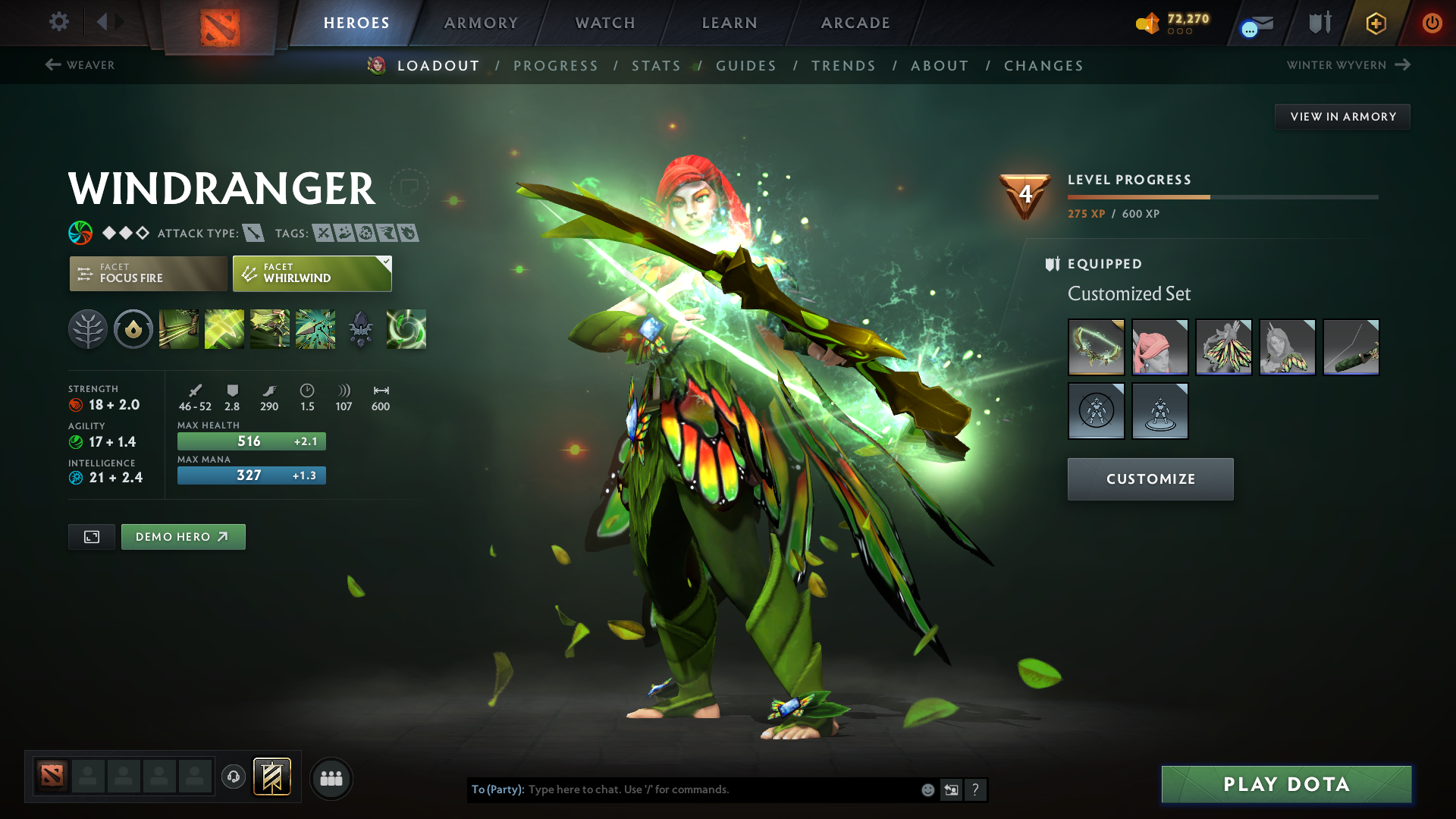Screen dimensions: 1456x819
Task: Select the equipped bow thumbnail
Action: tap(1097, 347)
